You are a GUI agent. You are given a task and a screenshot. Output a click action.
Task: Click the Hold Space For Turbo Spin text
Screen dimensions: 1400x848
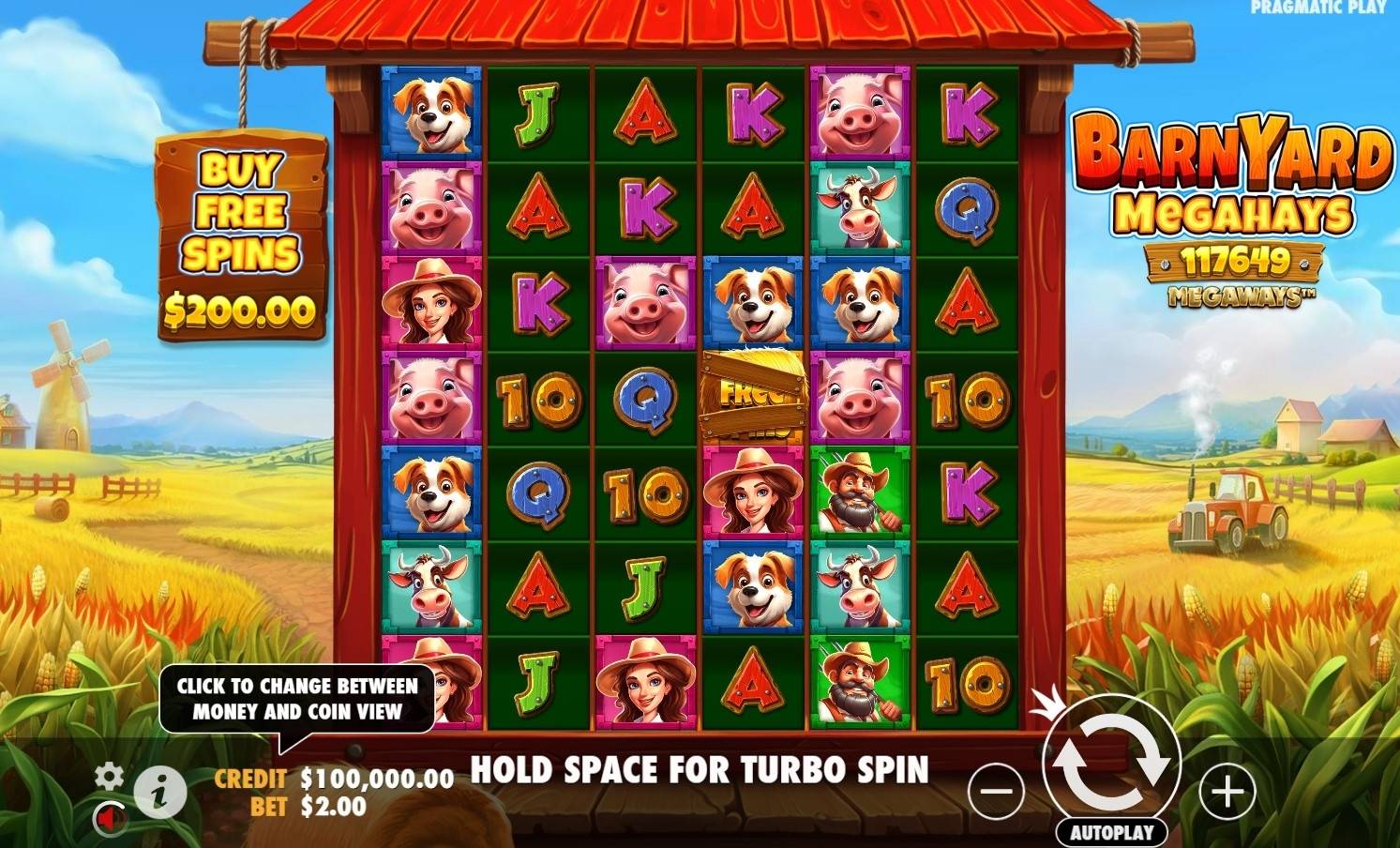(x=700, y=770)
